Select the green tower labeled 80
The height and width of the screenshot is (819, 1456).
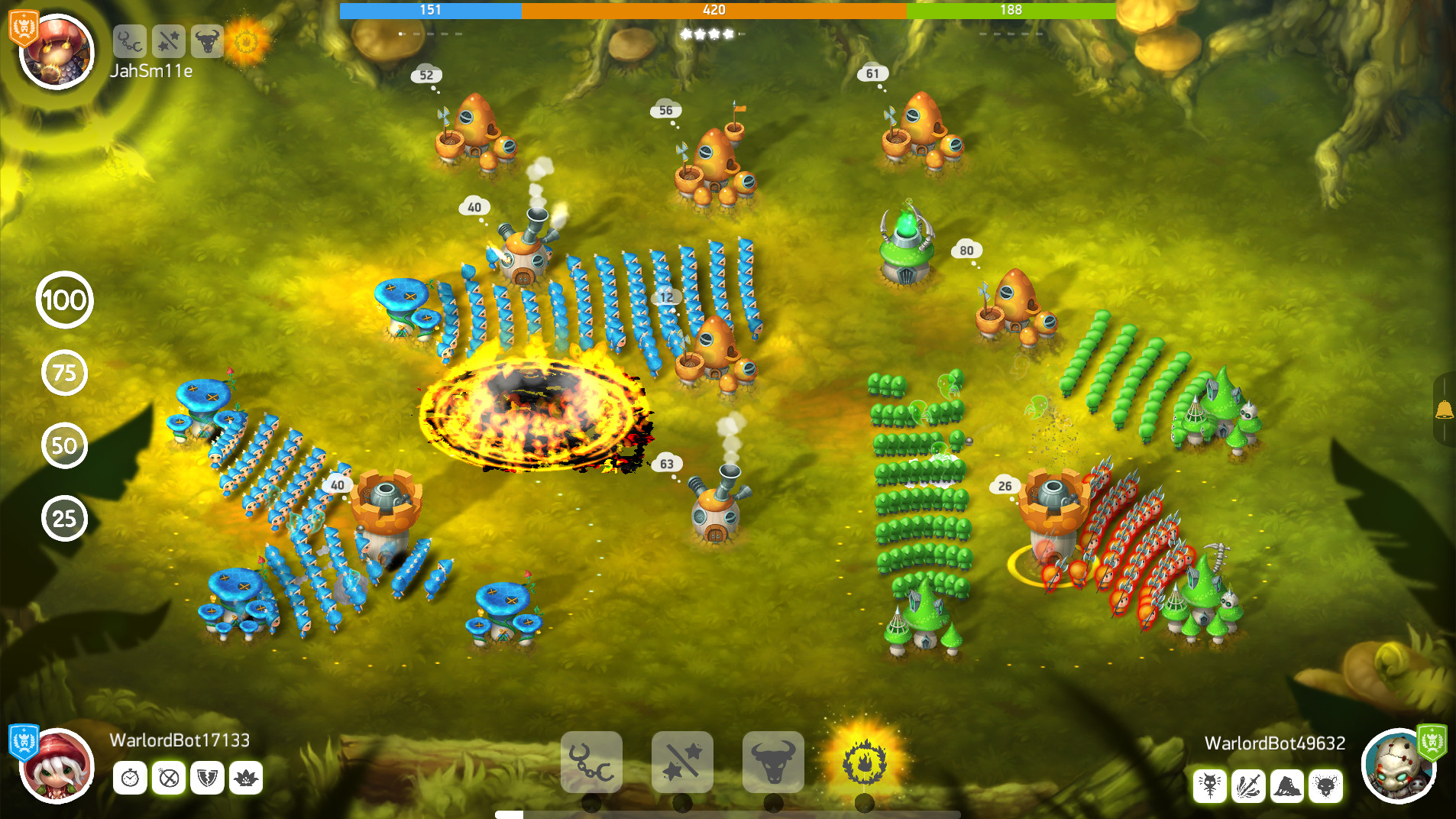pyautogui.click(x=908, y=252)
